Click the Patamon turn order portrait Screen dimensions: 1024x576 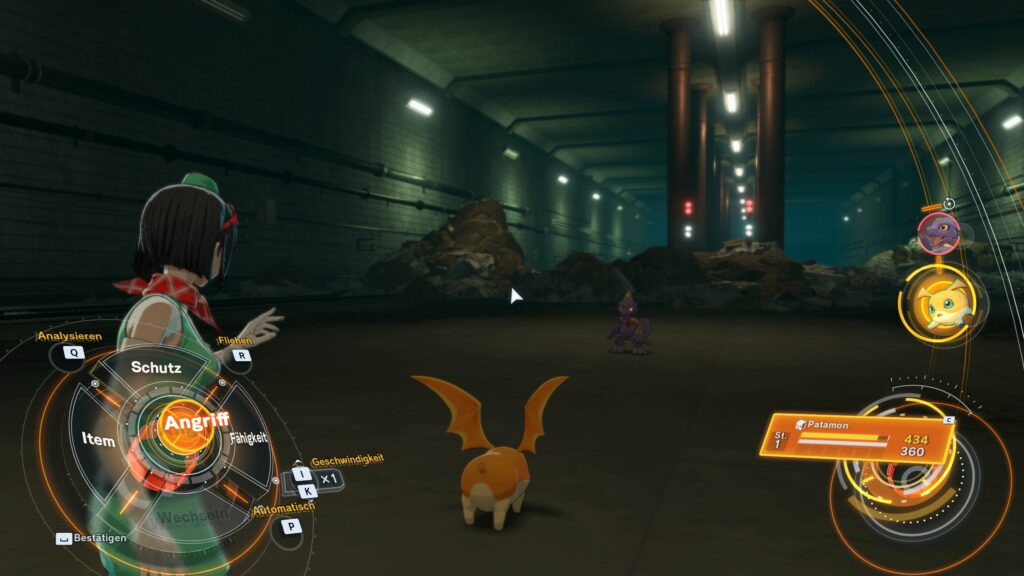tap(941, 303)
